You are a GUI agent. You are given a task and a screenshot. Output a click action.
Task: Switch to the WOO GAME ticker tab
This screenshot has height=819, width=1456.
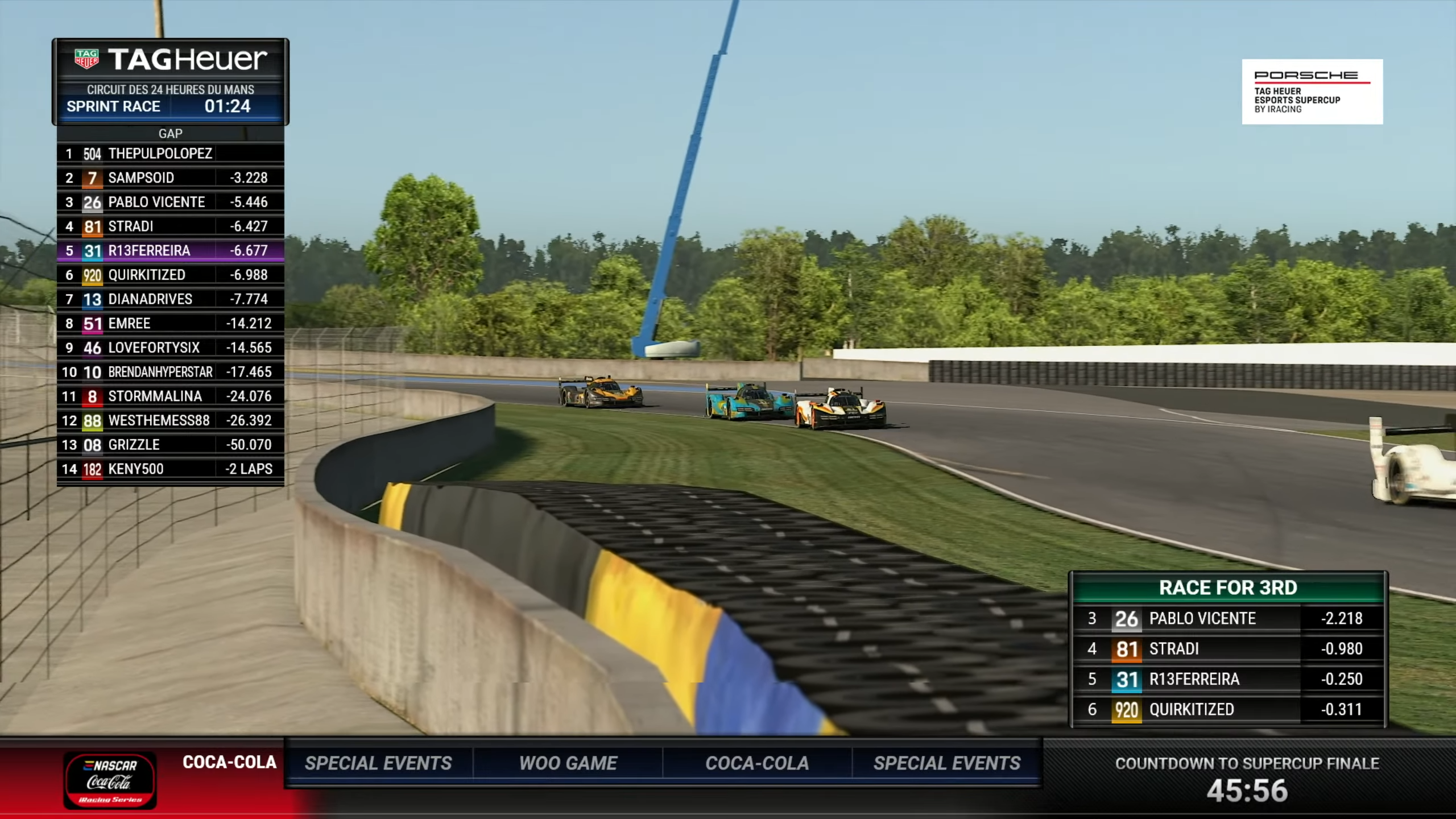coord(568,763)
